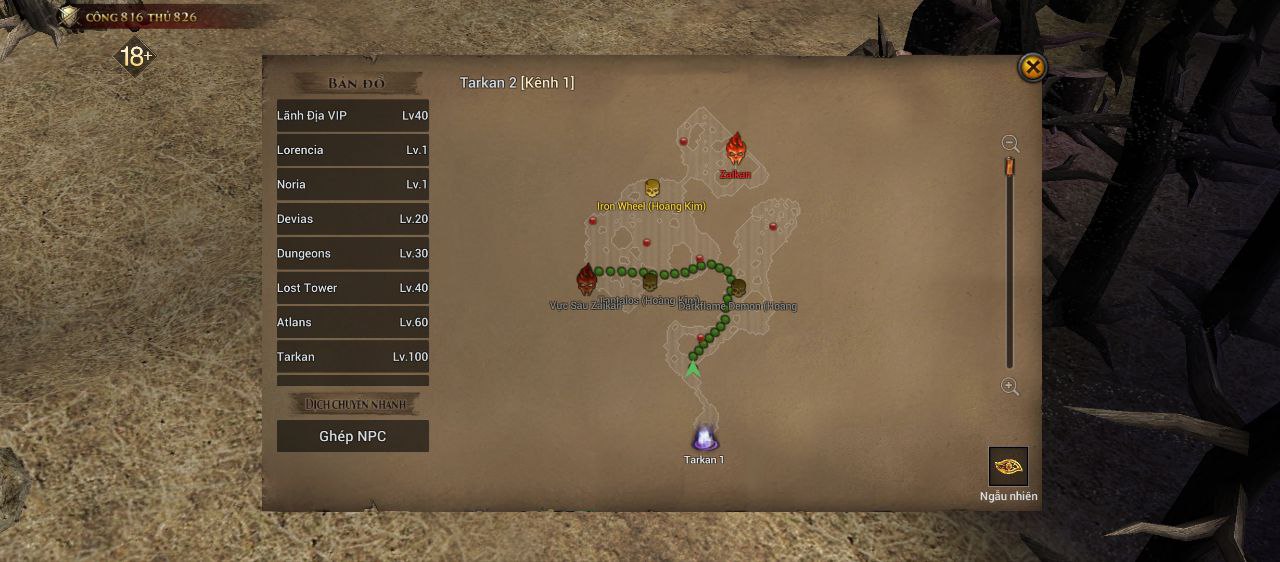
Task: Click the Tantalos (Hoàng Kim) marker
Action: coord(650,283)
